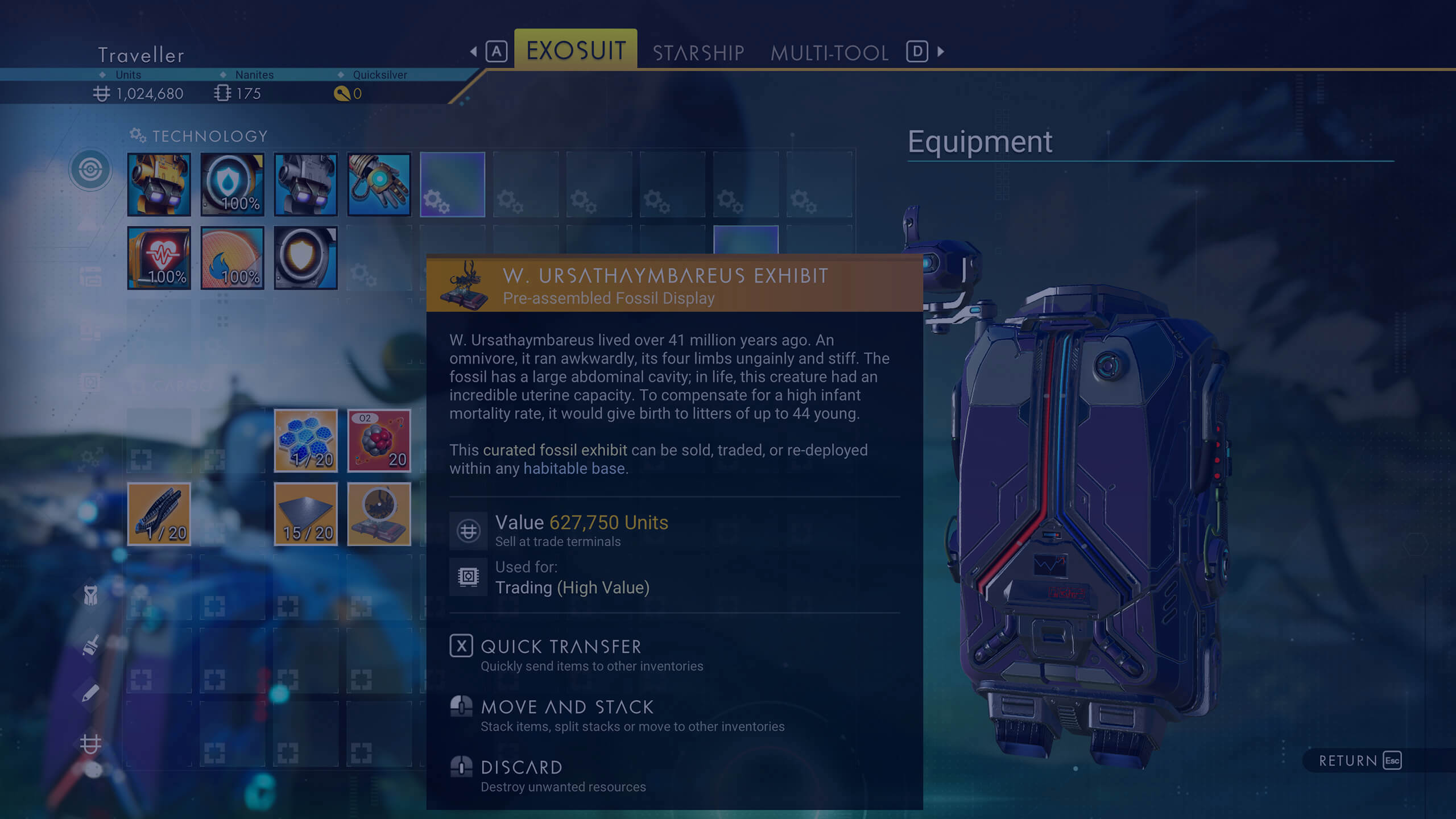Choose the dark curved bones cargo slot
Screen dimensions: 1456x819
point(159,514)
